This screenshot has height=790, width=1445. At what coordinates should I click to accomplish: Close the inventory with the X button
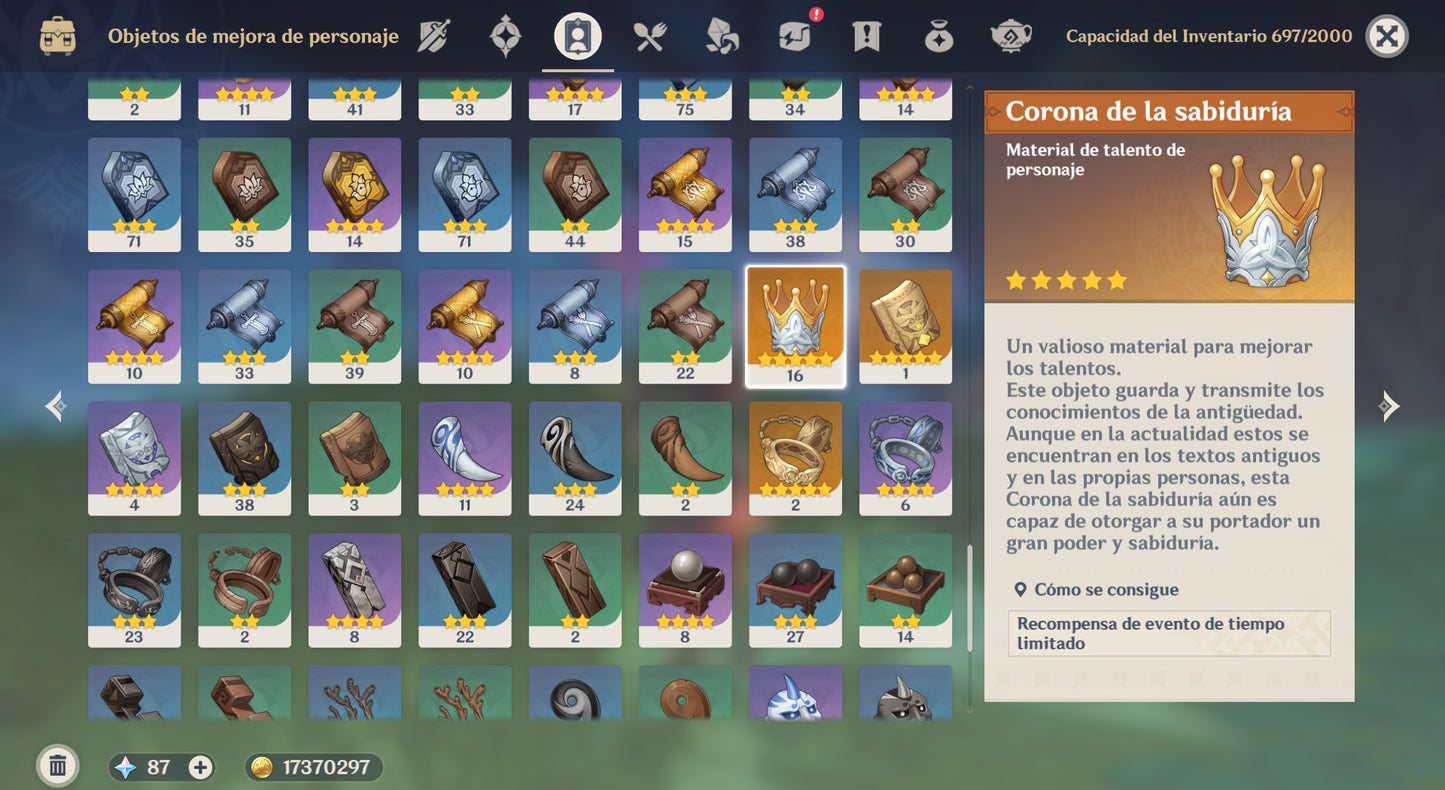tap(1386, 37)
